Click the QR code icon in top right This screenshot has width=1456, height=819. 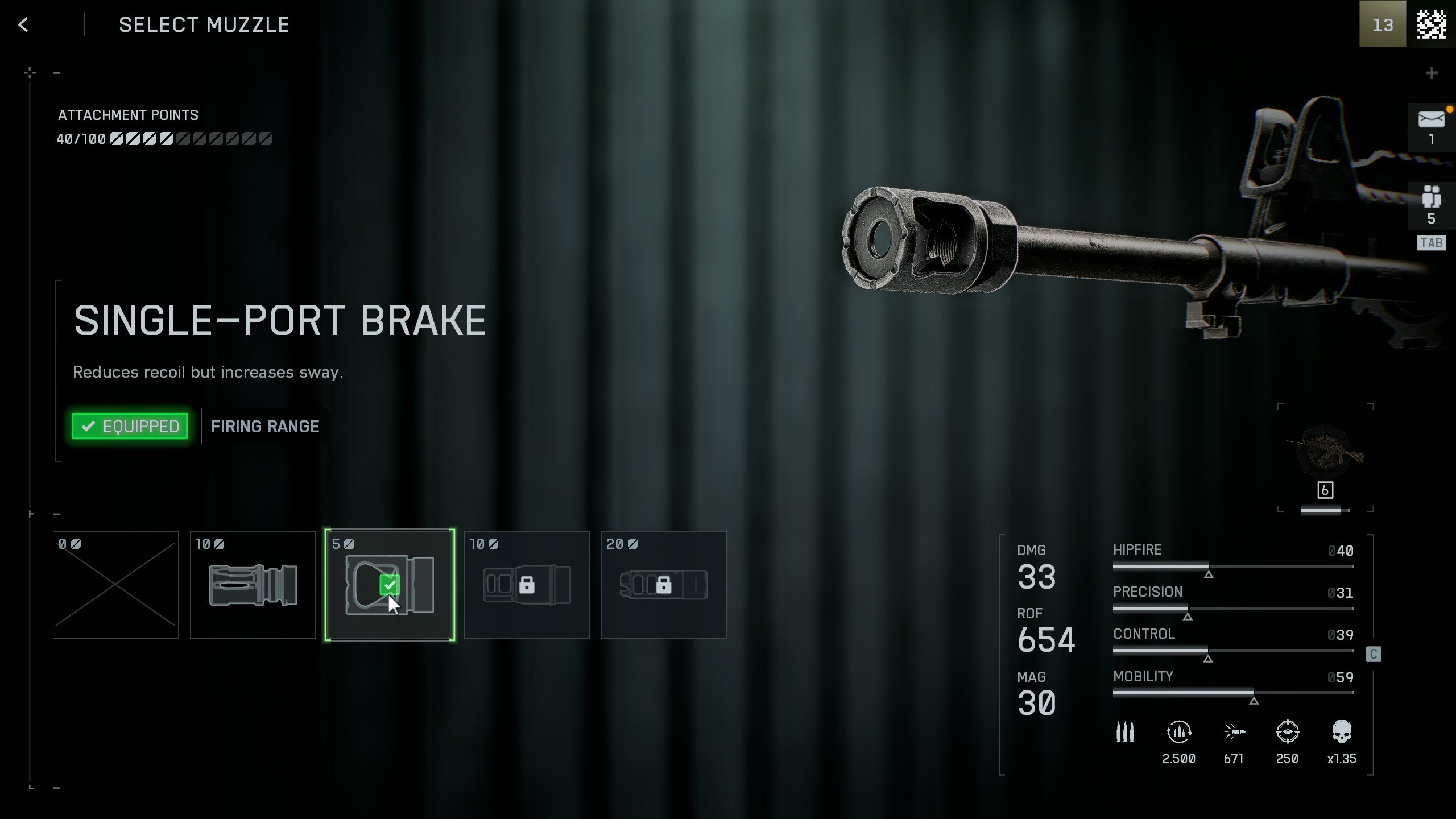pyautogui.click(x=1432, y=24)
